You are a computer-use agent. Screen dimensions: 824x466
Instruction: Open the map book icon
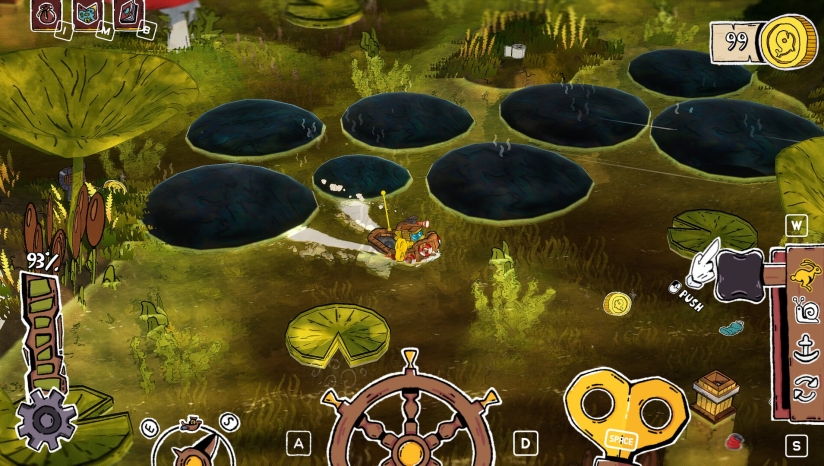point(87,13)
